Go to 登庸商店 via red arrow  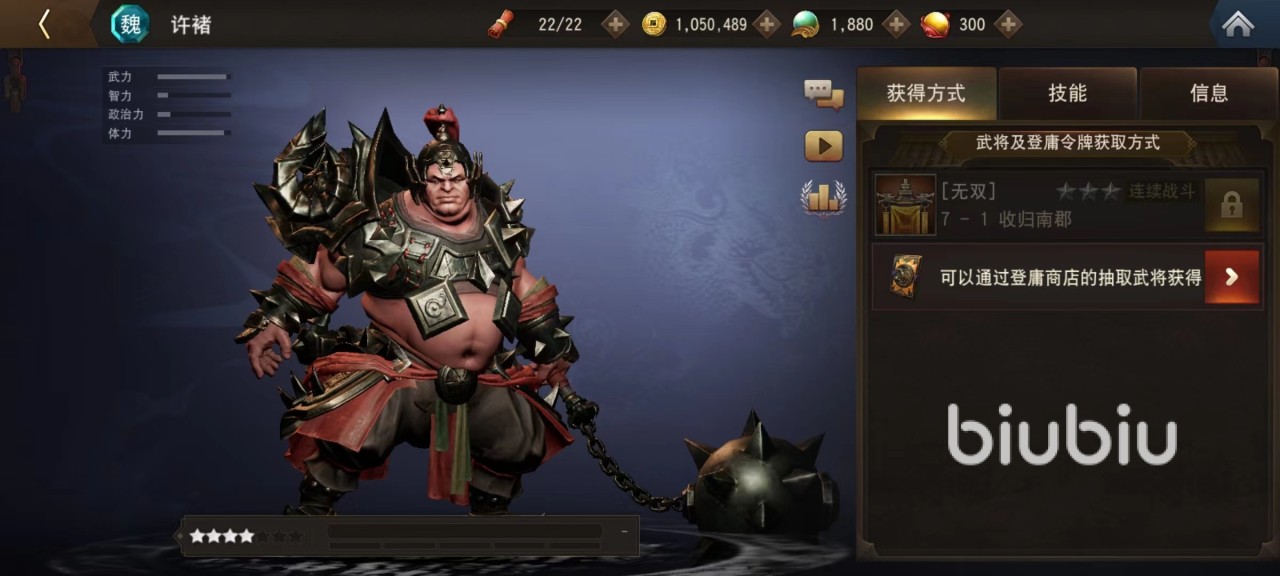pos(1231,277)
